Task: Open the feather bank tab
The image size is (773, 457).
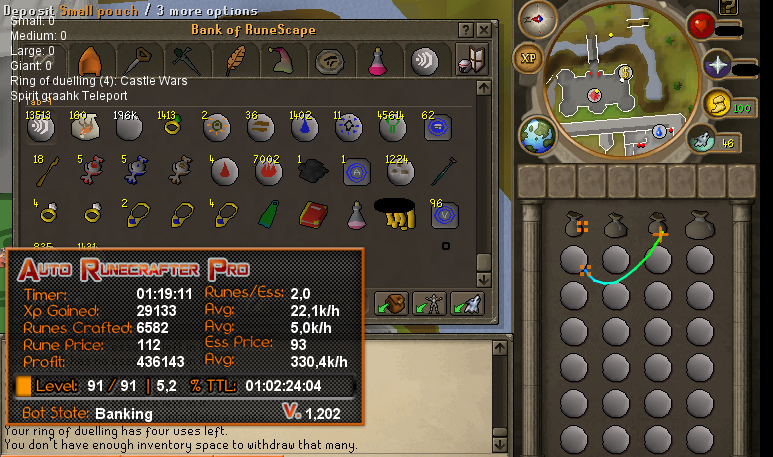Action: click(236, 61)
